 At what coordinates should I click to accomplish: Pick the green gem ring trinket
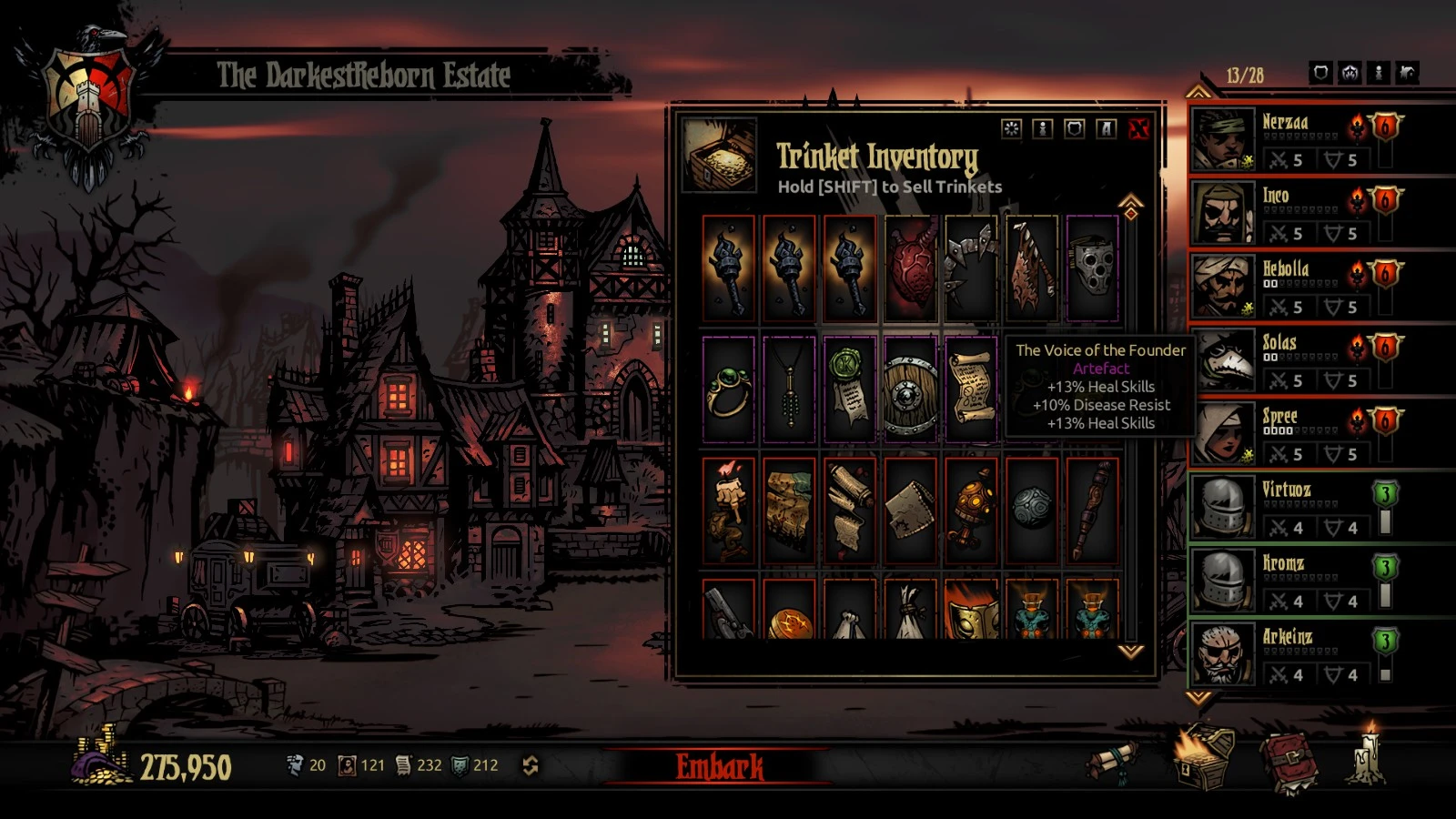point(728,390)
